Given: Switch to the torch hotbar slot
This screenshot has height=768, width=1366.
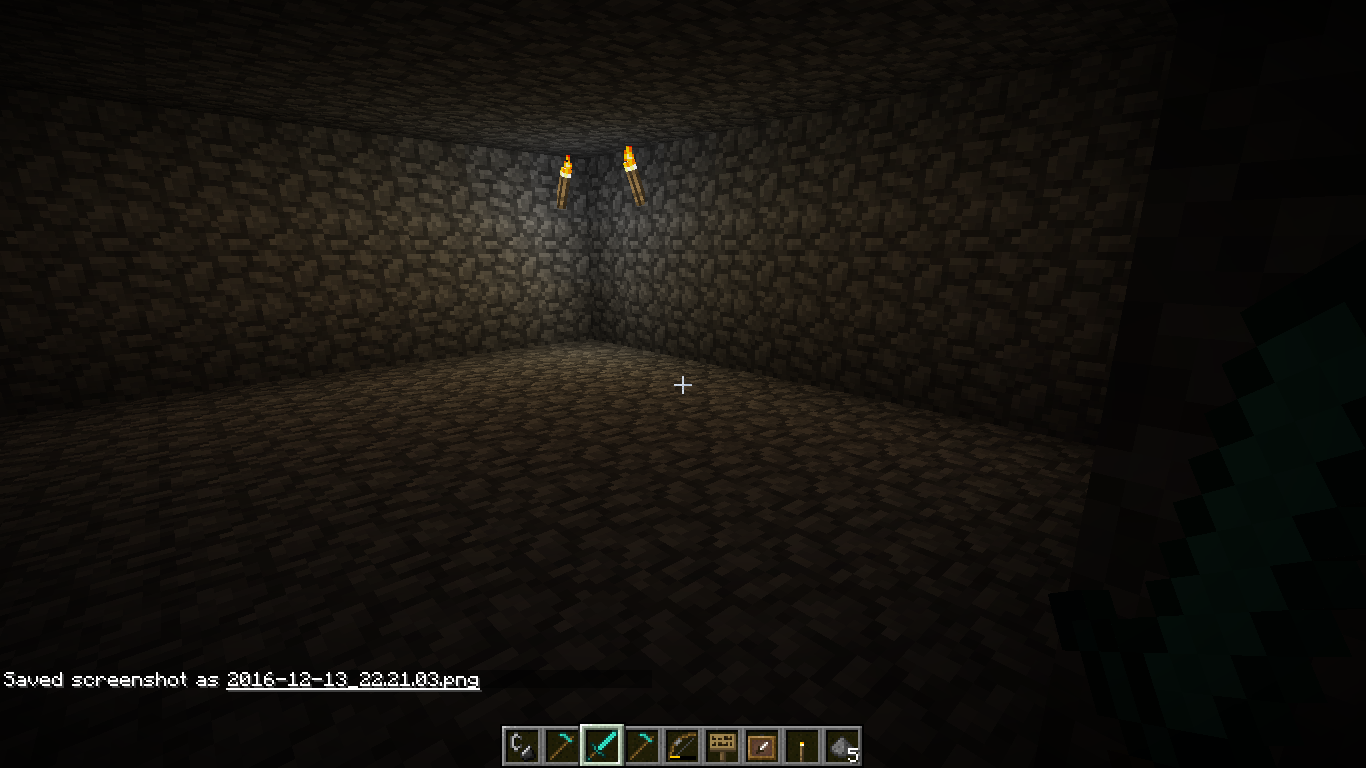Looking at the screenshot, I should 801,746.
